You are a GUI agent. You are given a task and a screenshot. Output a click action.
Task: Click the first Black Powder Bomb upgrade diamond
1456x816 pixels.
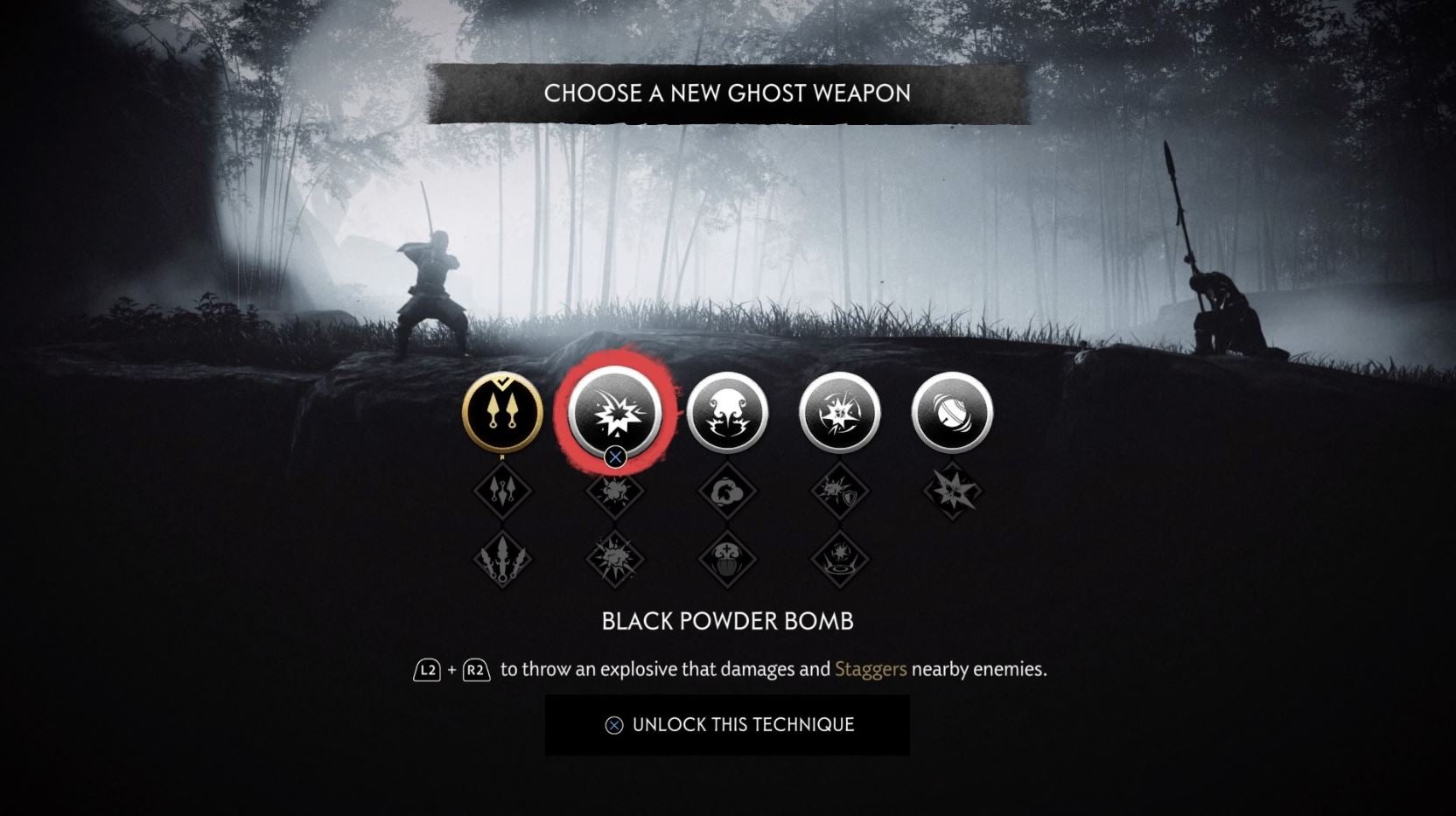point(615,492)
